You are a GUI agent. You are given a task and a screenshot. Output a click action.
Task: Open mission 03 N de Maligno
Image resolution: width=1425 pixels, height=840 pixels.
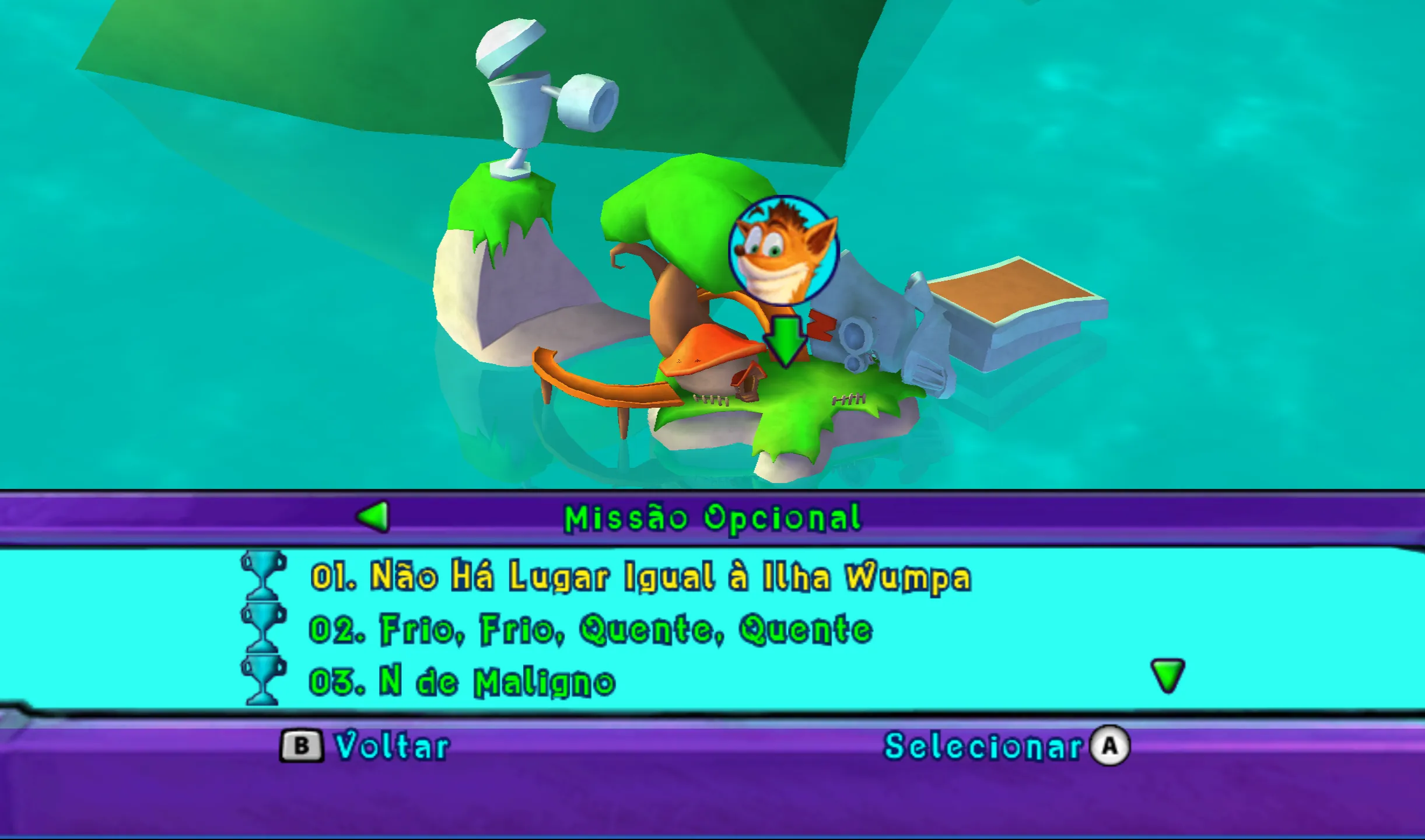pos(462,682)
